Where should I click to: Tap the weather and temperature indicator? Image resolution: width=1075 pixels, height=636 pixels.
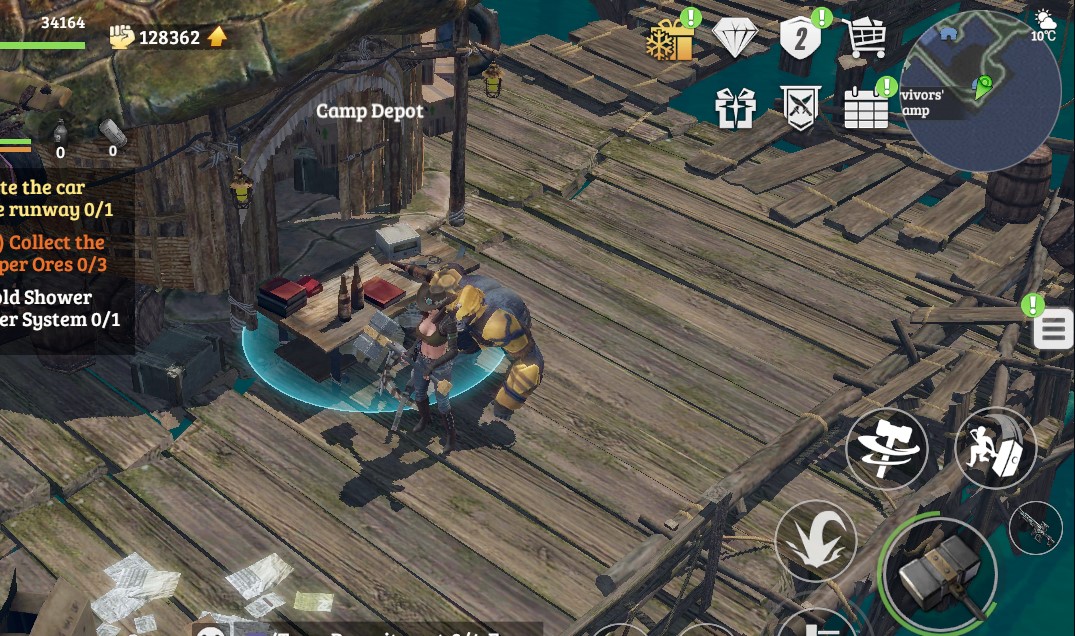(x=1044, y=25)
